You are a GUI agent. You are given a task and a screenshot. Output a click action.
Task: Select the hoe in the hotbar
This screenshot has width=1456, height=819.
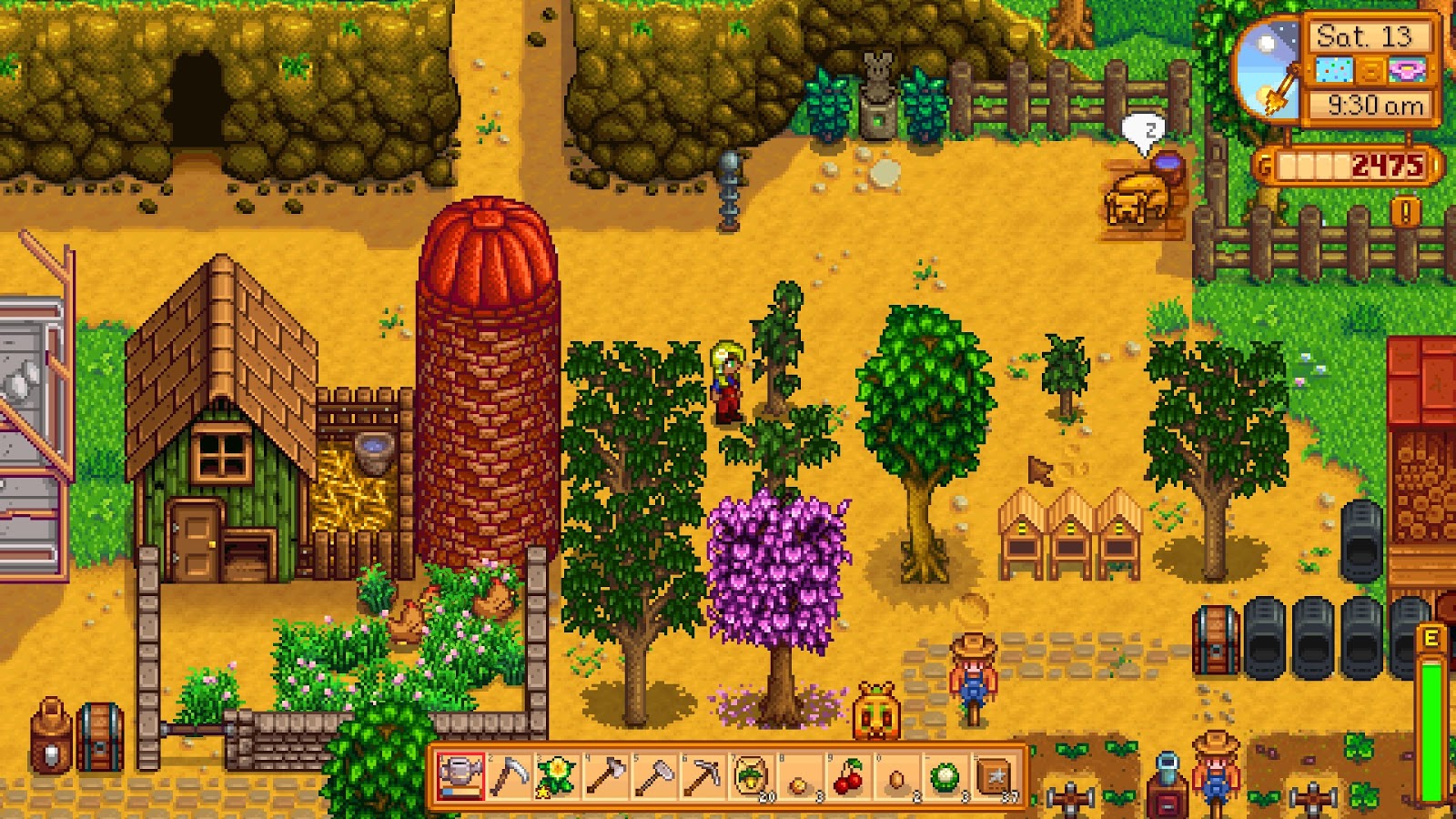pos(655,774)
